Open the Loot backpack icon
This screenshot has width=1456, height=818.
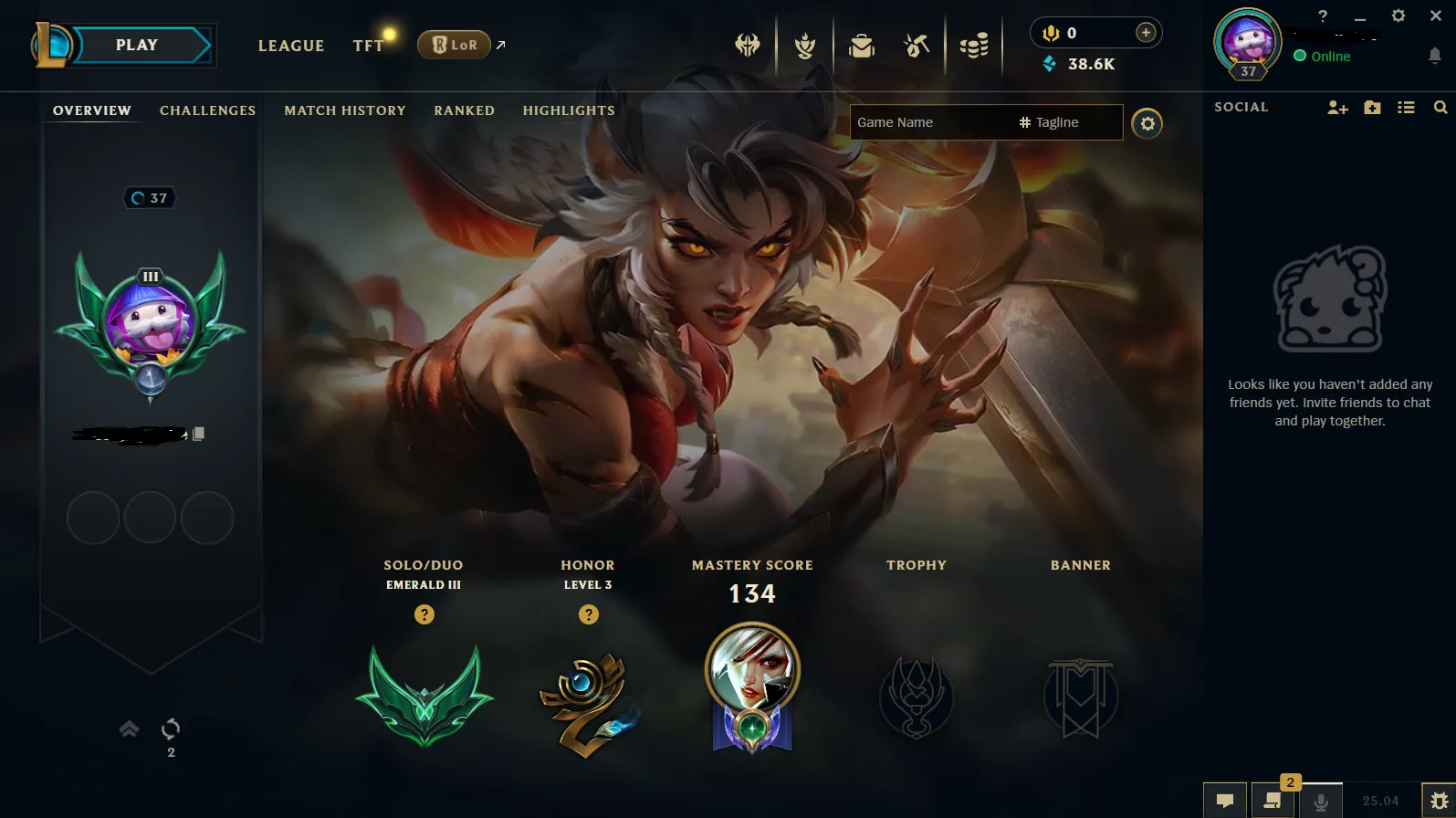tap(861, 45)
